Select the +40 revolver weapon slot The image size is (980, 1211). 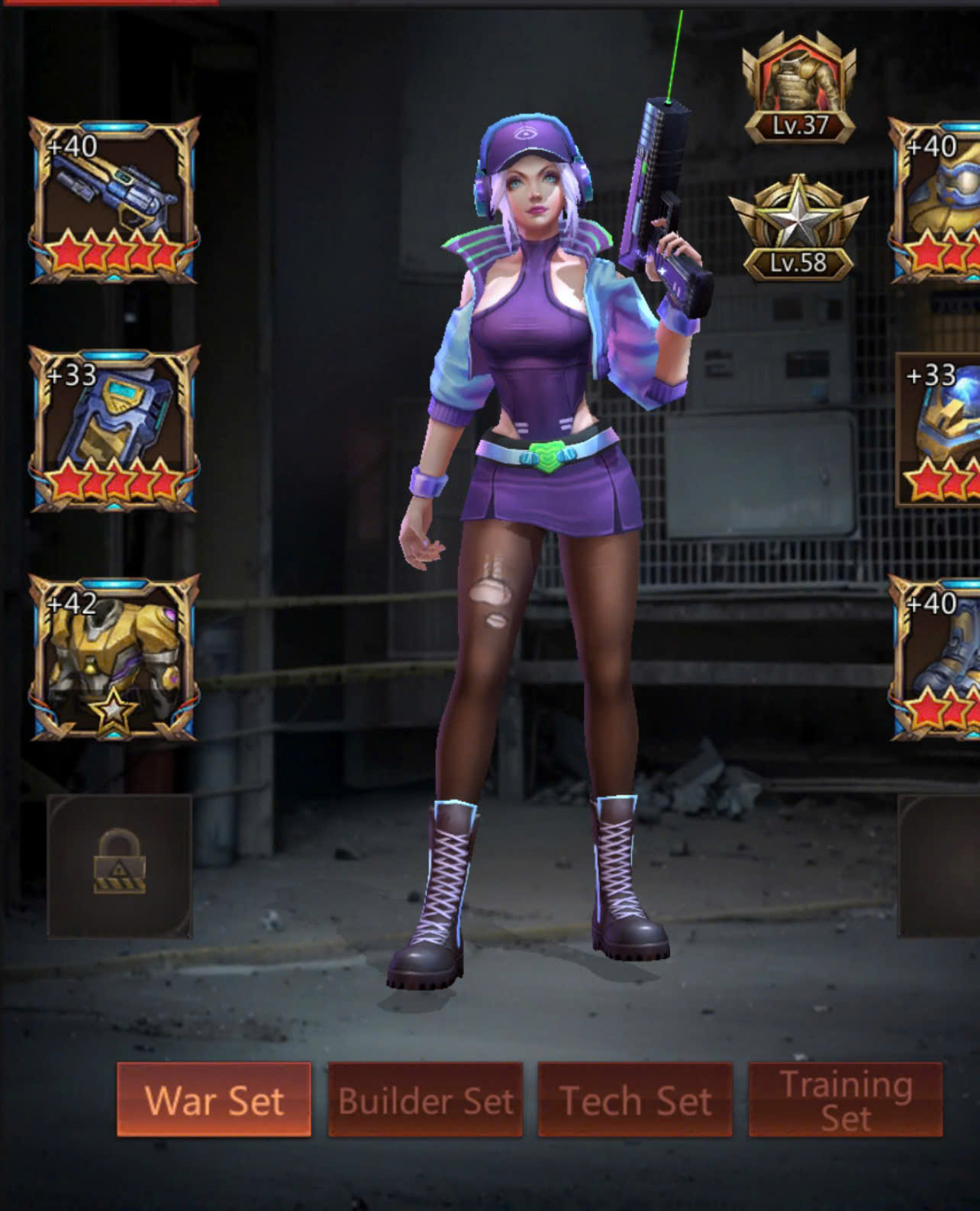[x=114, y=200]
